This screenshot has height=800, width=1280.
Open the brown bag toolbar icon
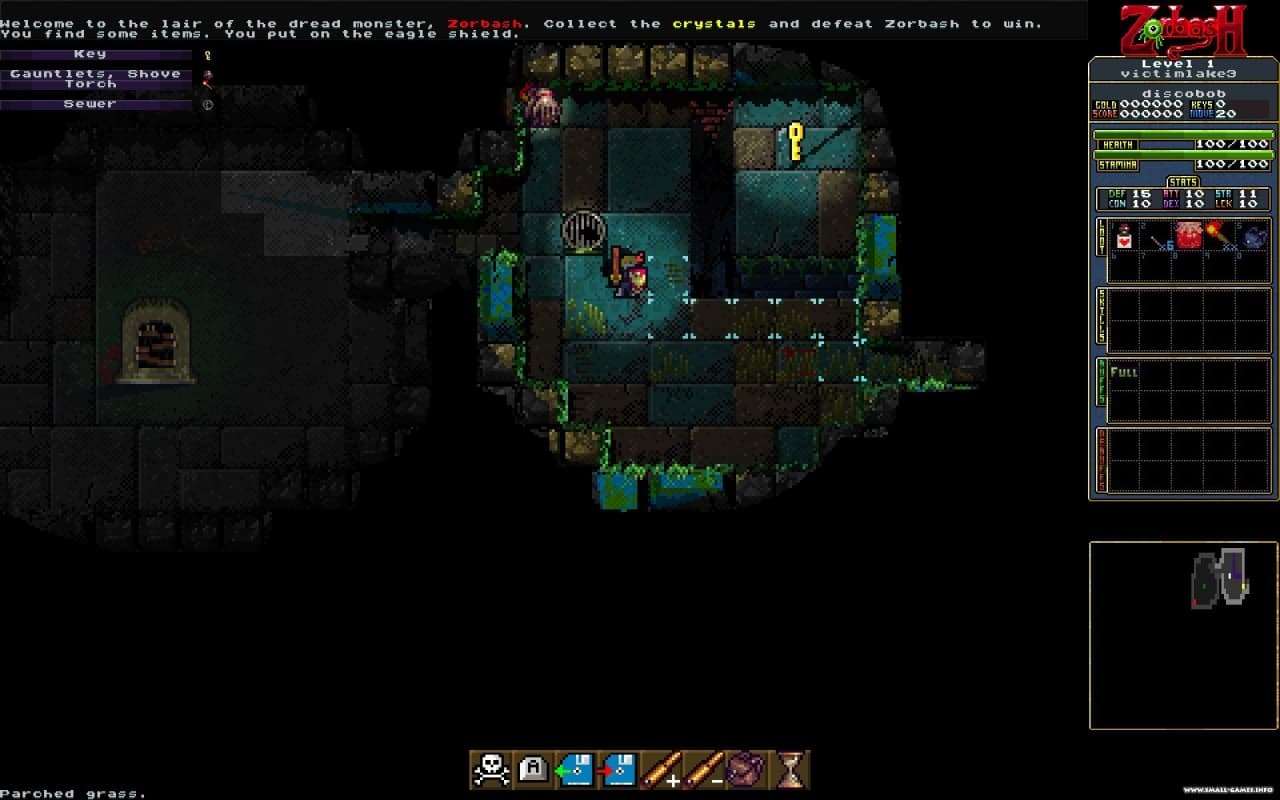pyautogui.click(x=746, y=769)
